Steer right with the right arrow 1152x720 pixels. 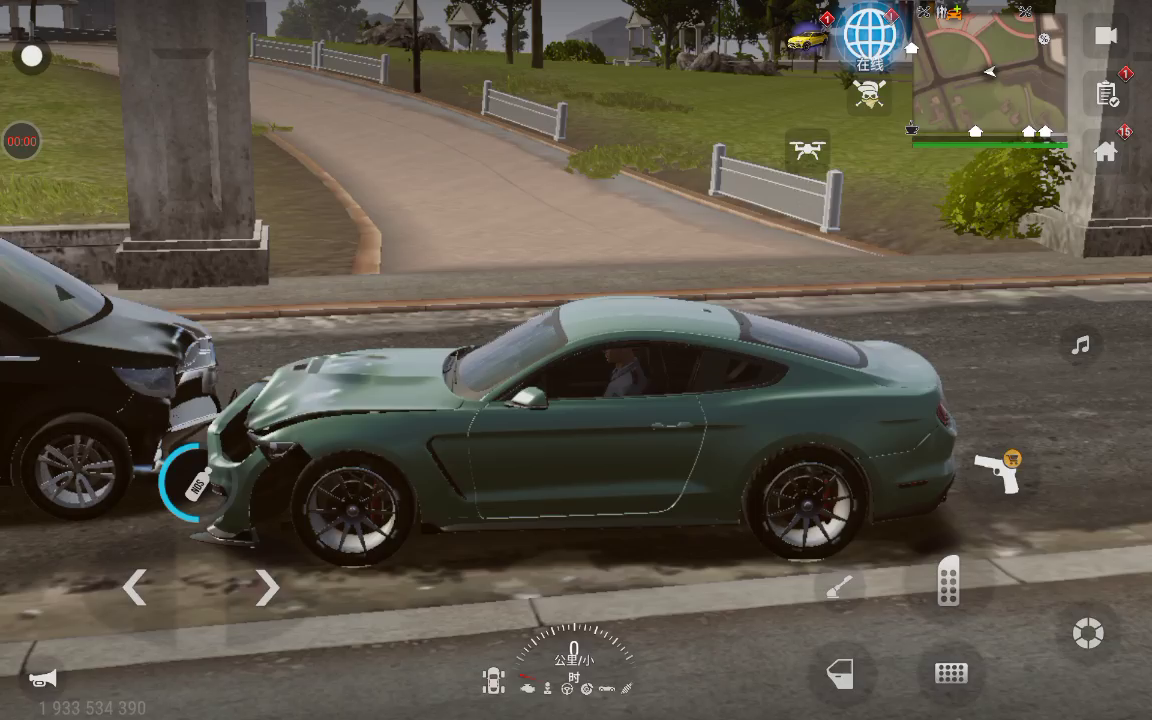coord(266,588)
